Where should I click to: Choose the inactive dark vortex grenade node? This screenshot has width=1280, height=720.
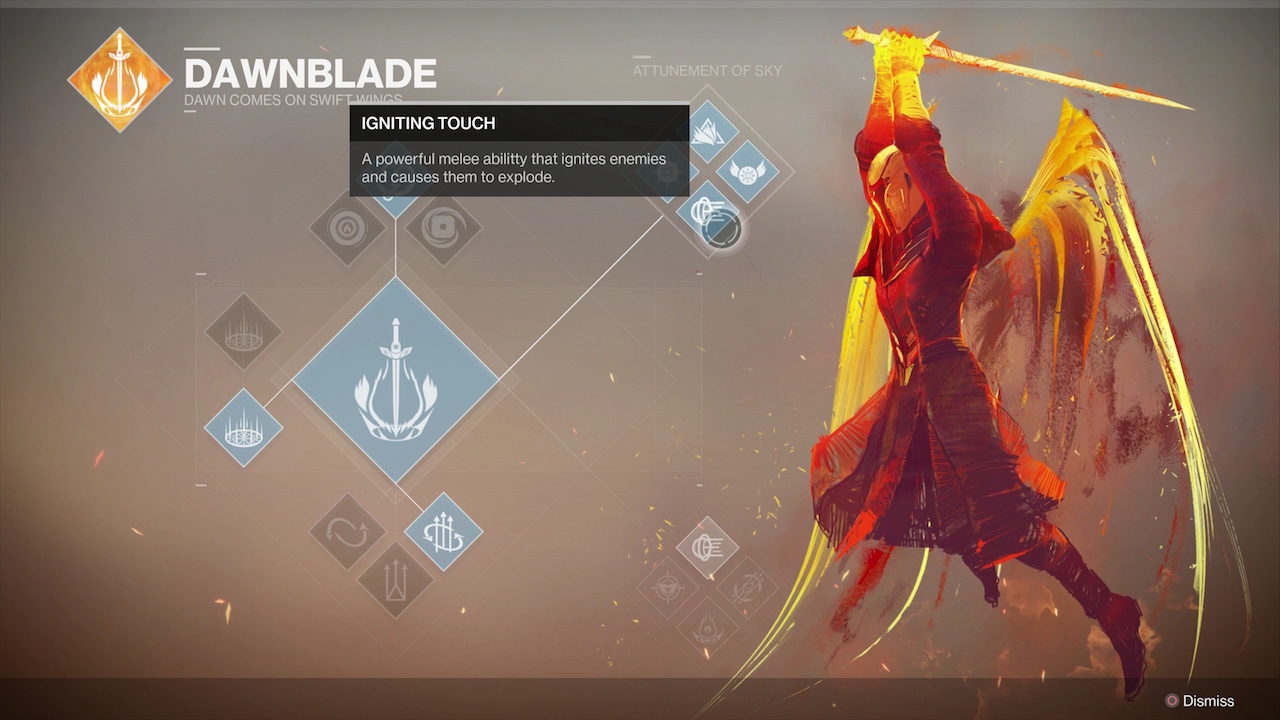point(443,229)
